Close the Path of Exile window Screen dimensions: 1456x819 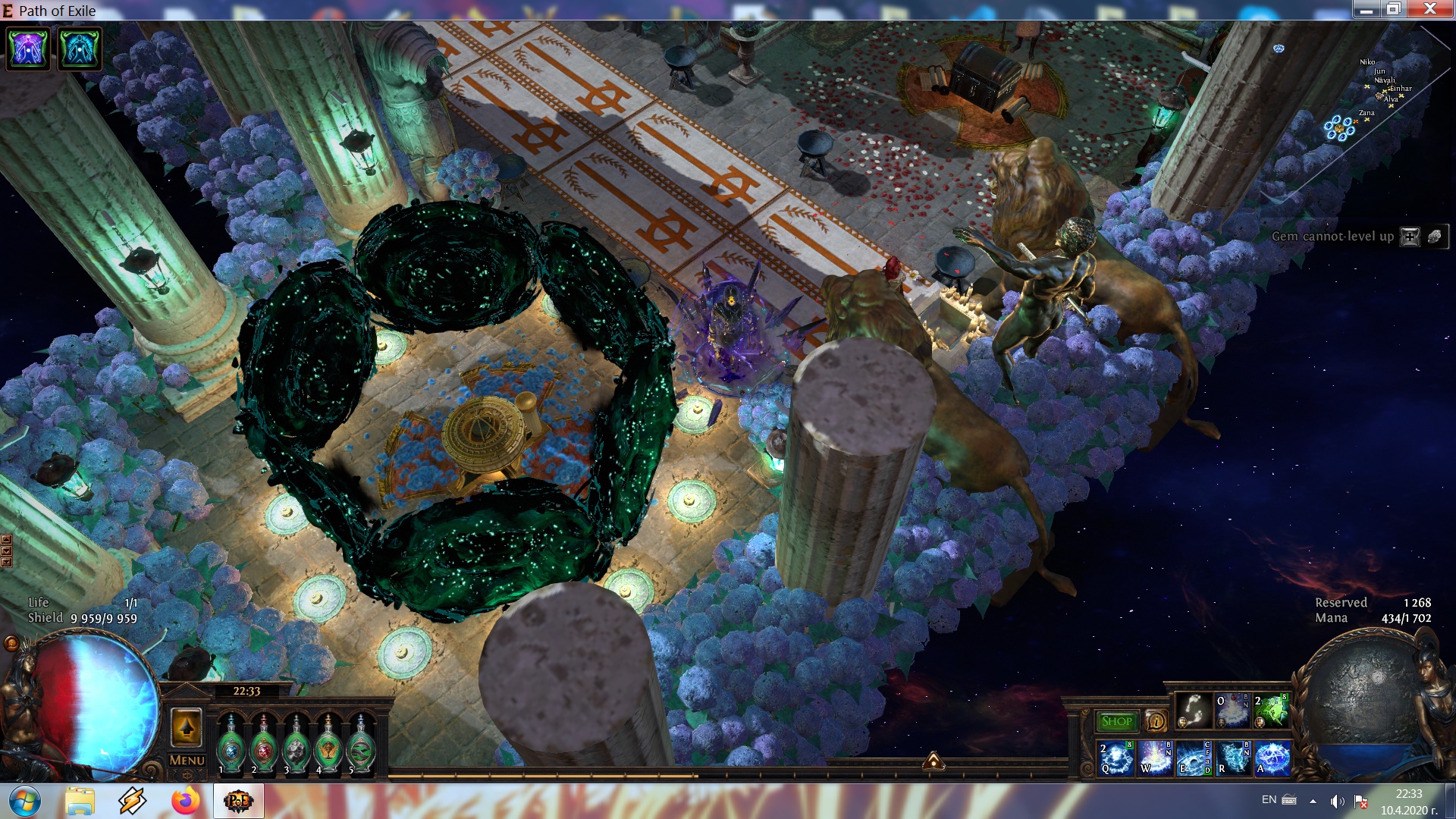[1429, 9]
